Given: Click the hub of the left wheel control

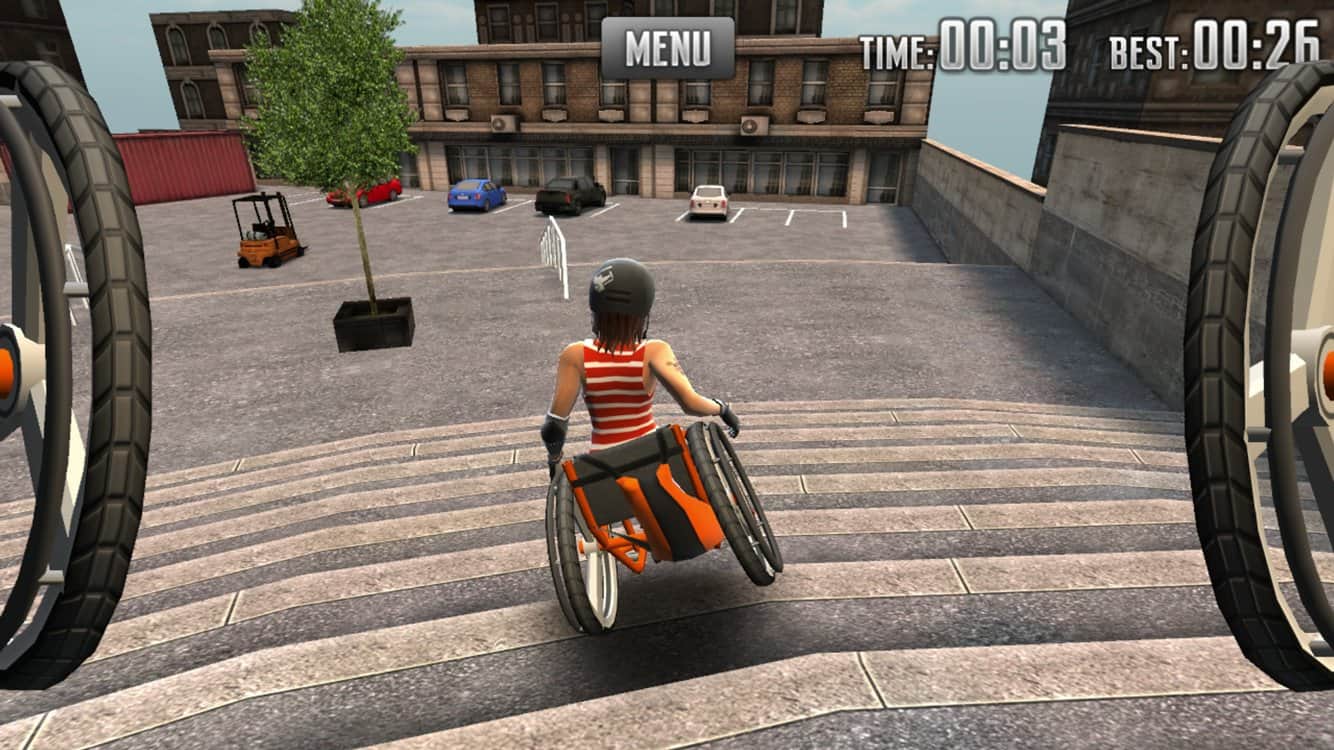Looking at the screenshot, I should (8, 373).
